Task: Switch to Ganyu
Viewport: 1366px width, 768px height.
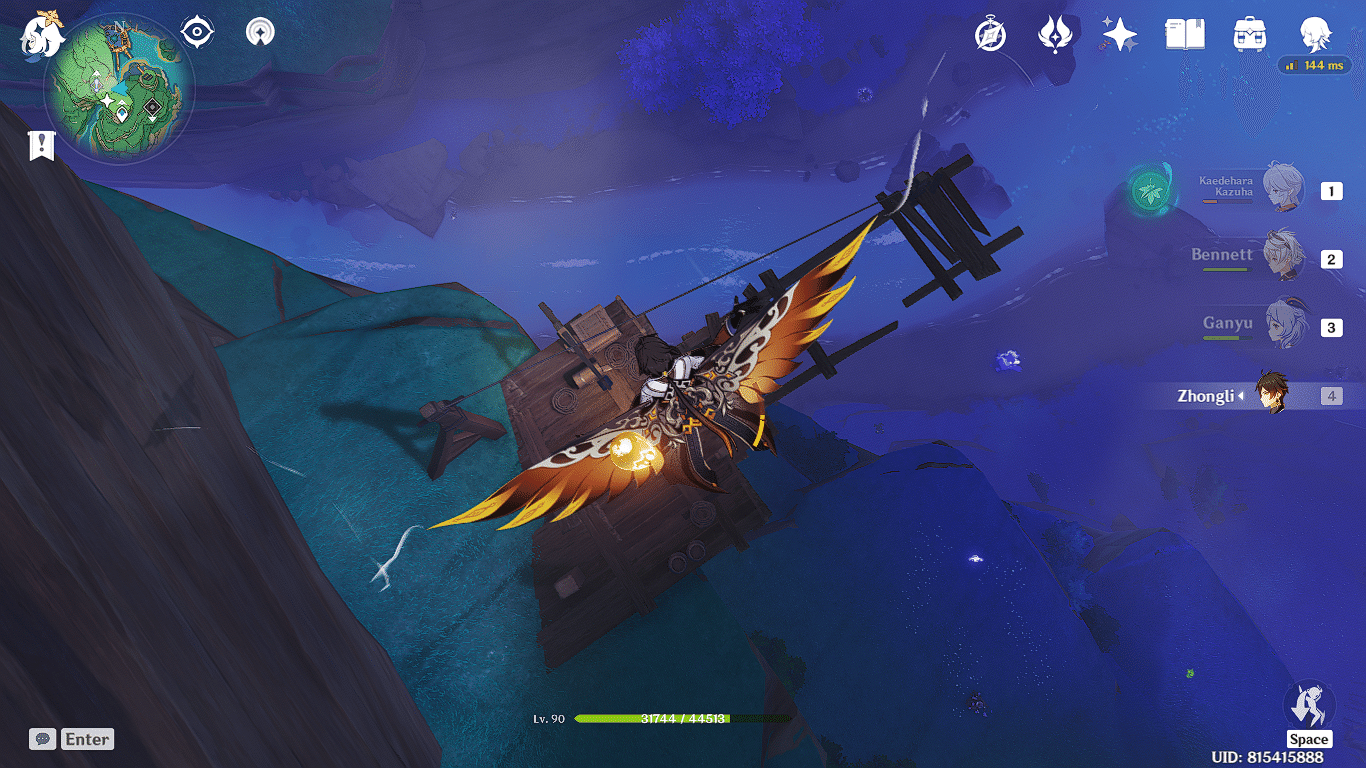Action: point(1280,325)
